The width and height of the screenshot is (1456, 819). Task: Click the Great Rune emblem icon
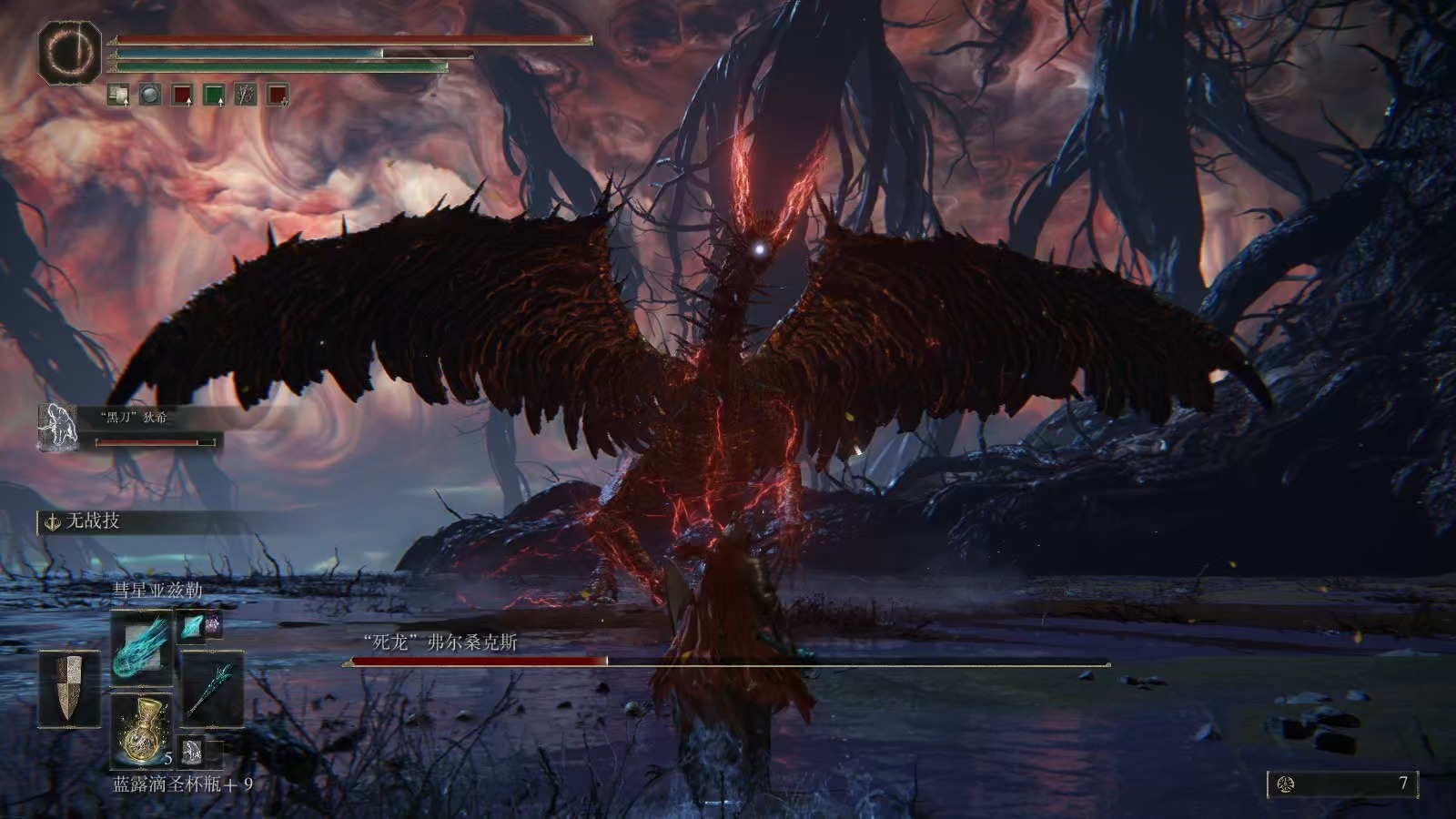click(x=69, y=52)
